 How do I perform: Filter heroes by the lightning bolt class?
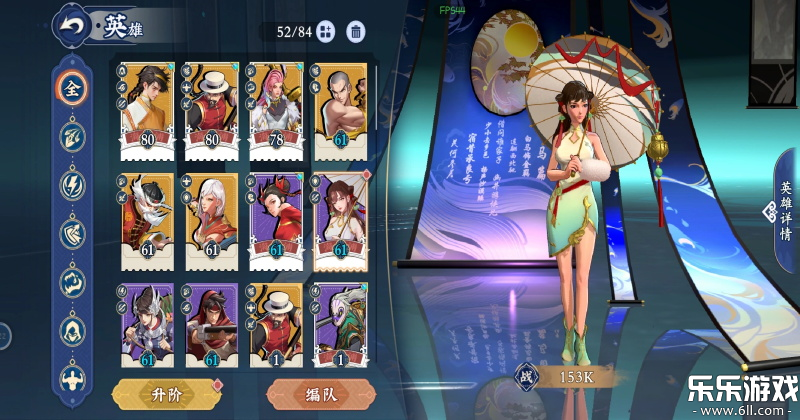point(71,185)
